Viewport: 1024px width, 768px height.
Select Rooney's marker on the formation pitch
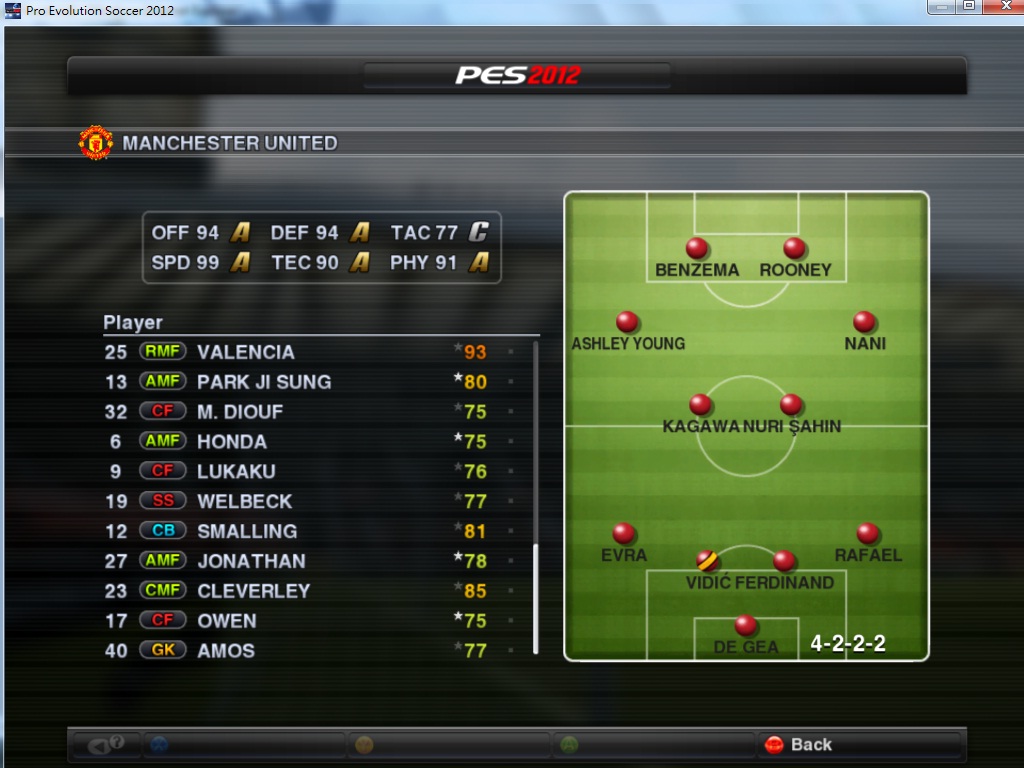point(795,248)
